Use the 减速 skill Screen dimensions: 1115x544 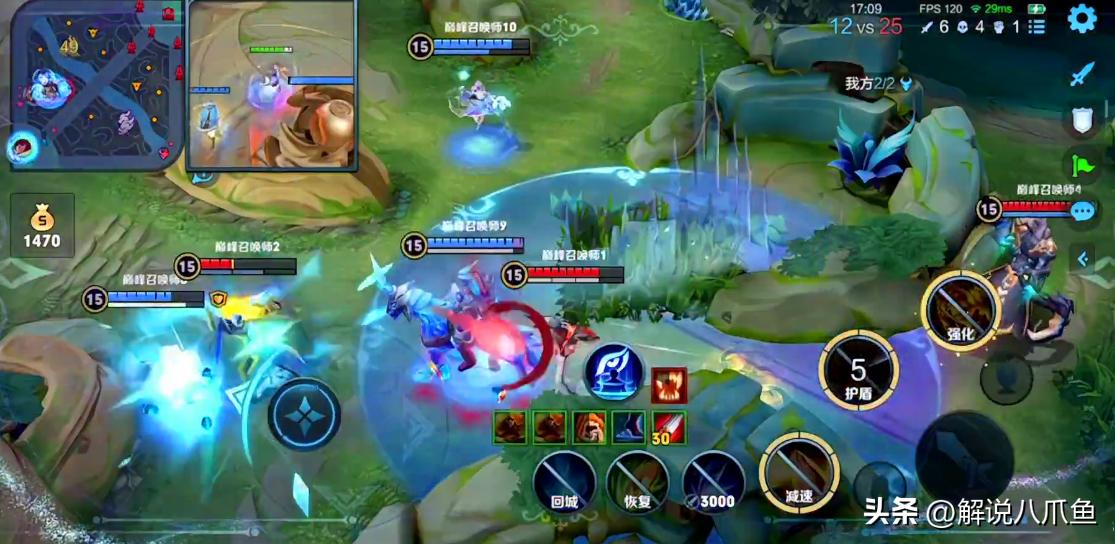(x=798, y=473)
